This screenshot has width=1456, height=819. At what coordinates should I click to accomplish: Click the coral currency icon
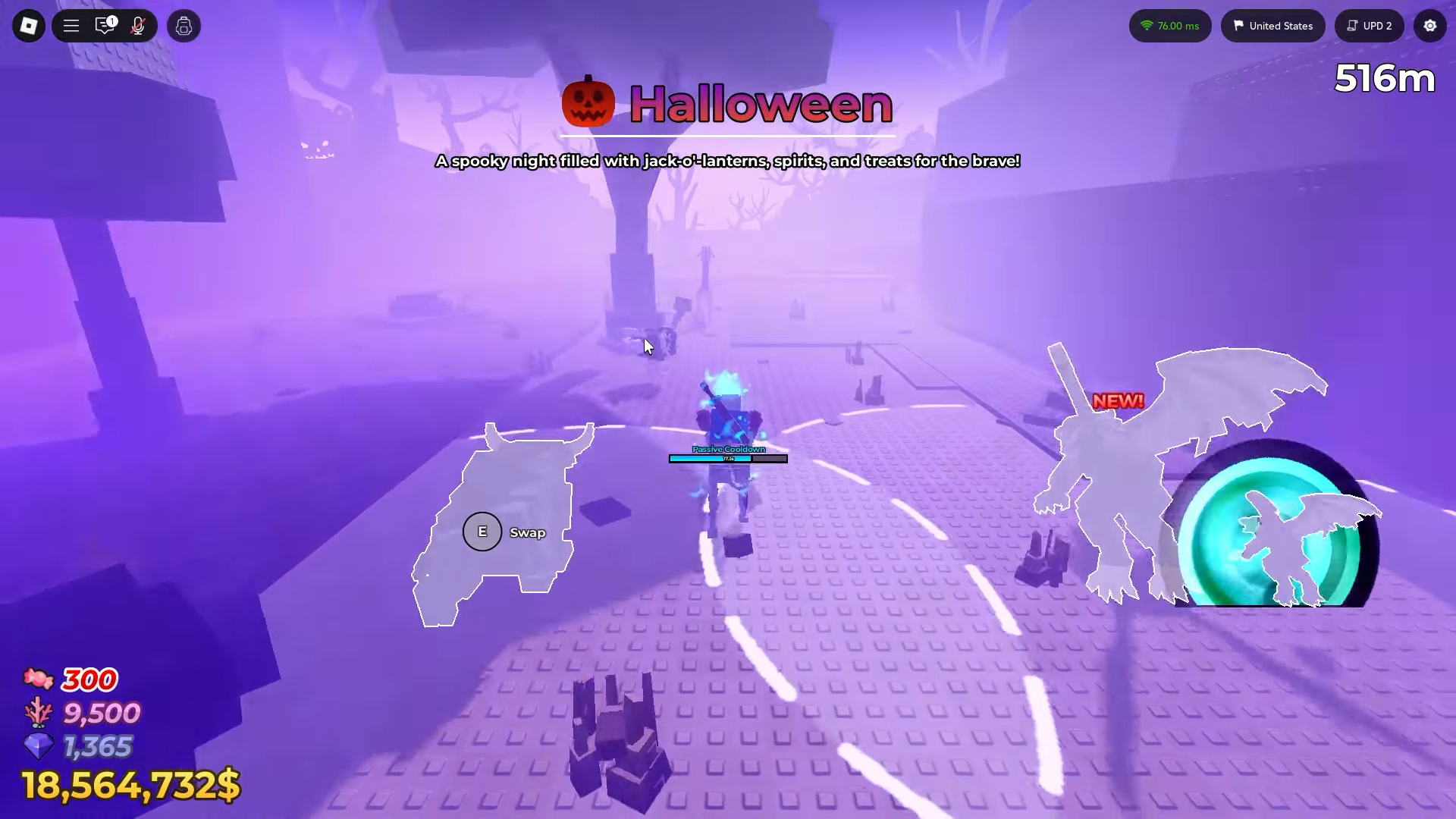[x=39, y=713]
